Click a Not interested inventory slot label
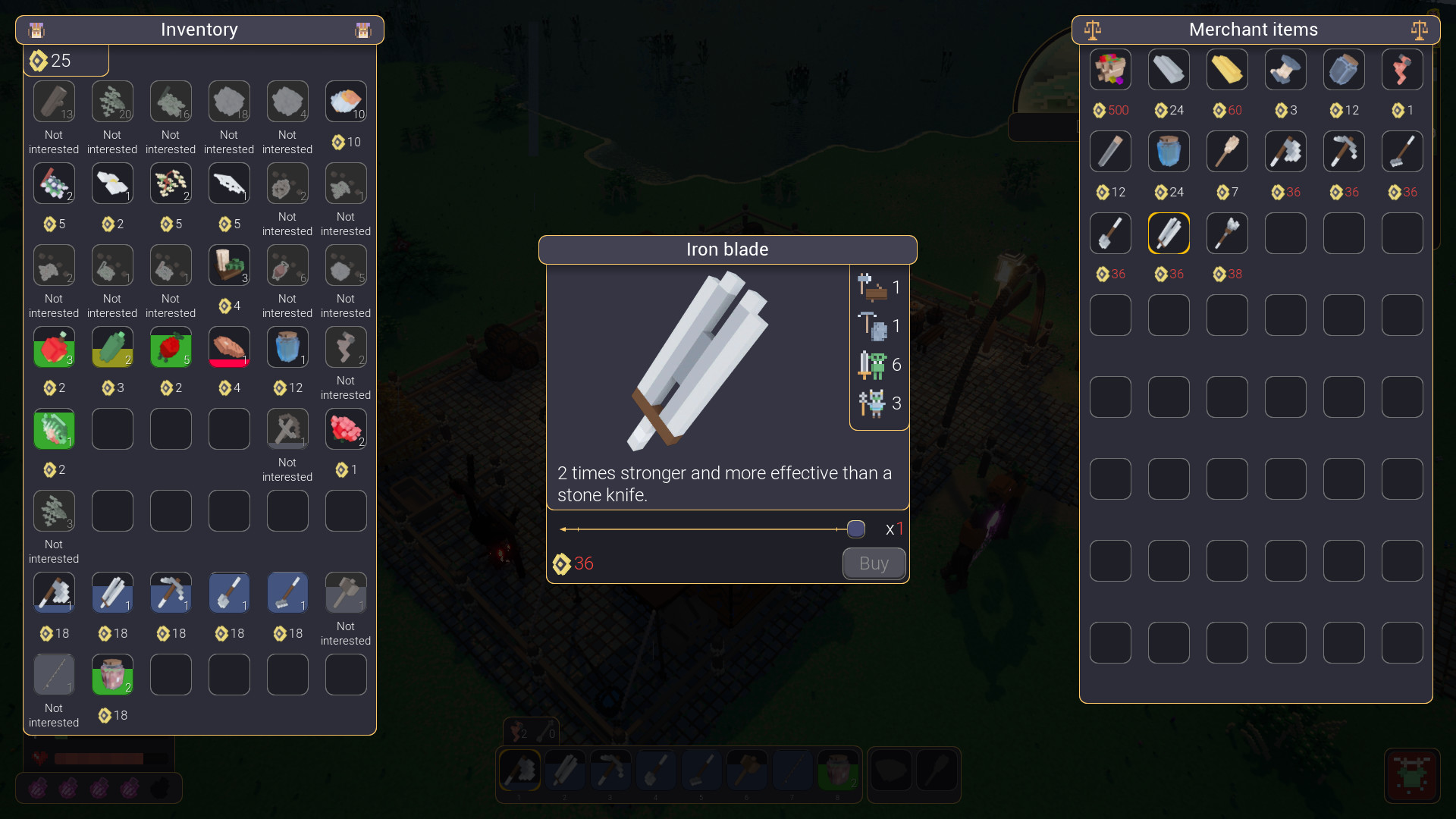 (x=54, y=142)
